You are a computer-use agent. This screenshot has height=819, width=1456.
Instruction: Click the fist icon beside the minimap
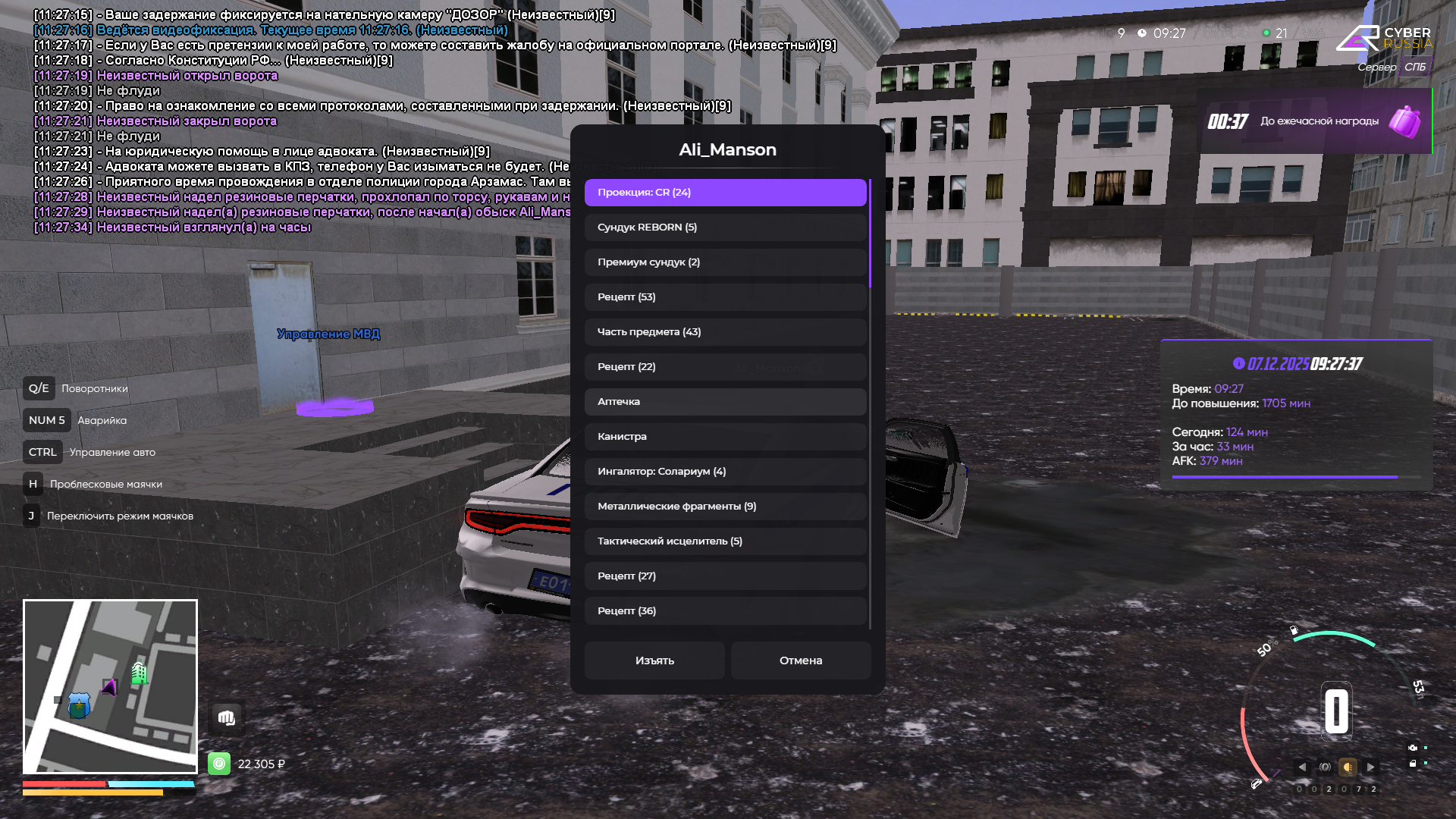pos(226,718)
